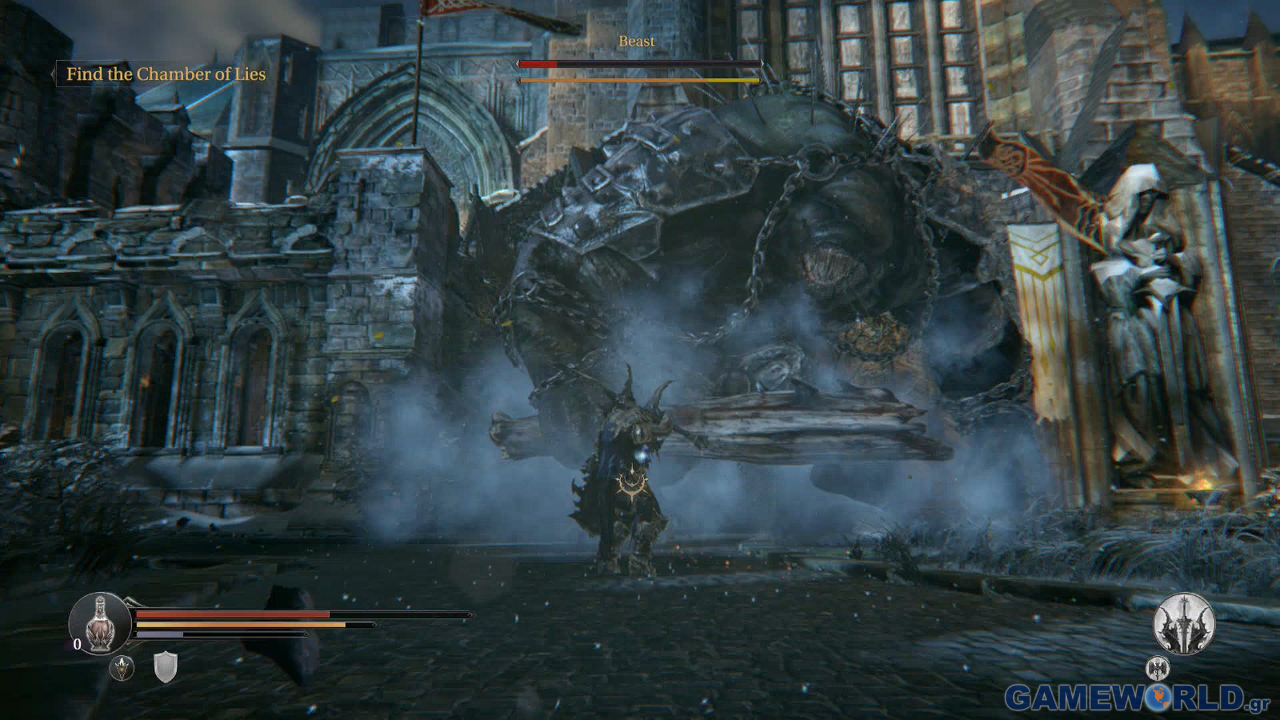Select the equipped greatsword weapon icon
The height and width of the screenshot is (720, 1280).
click(x=1184, y=623)
